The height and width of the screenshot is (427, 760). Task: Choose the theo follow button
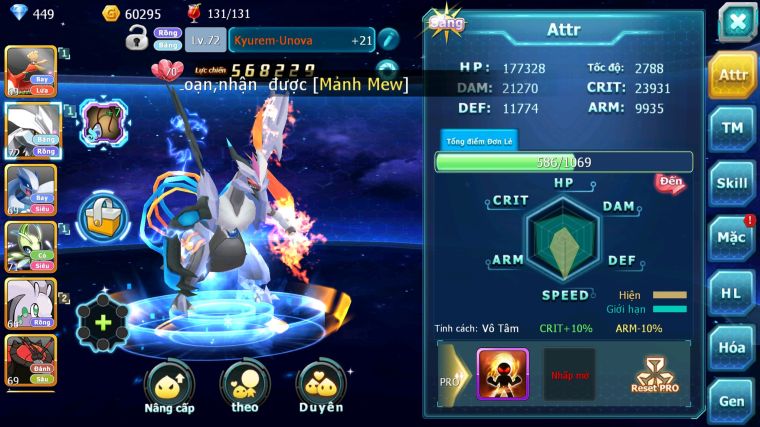pyautogui.click(x=245, y=387)
